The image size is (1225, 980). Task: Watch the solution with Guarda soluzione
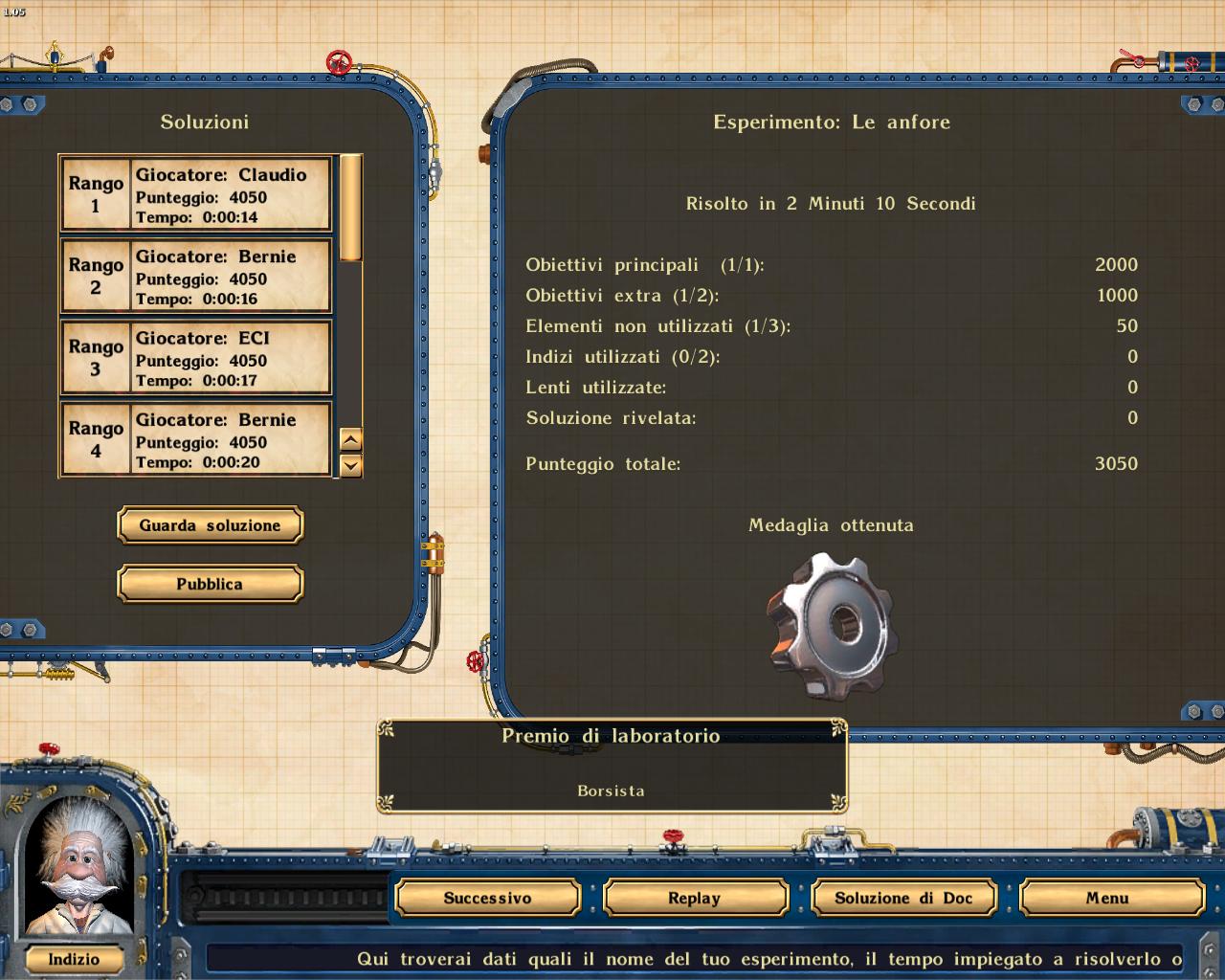(x=210, y=525)
